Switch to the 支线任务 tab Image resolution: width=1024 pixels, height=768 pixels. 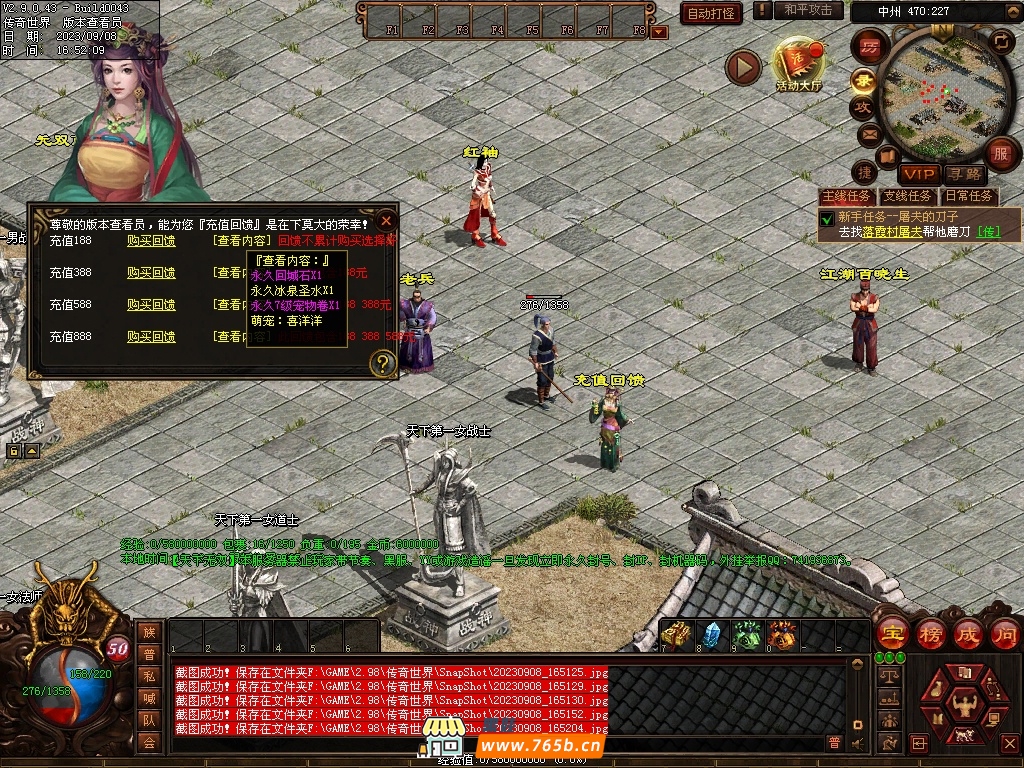(907, 197)
